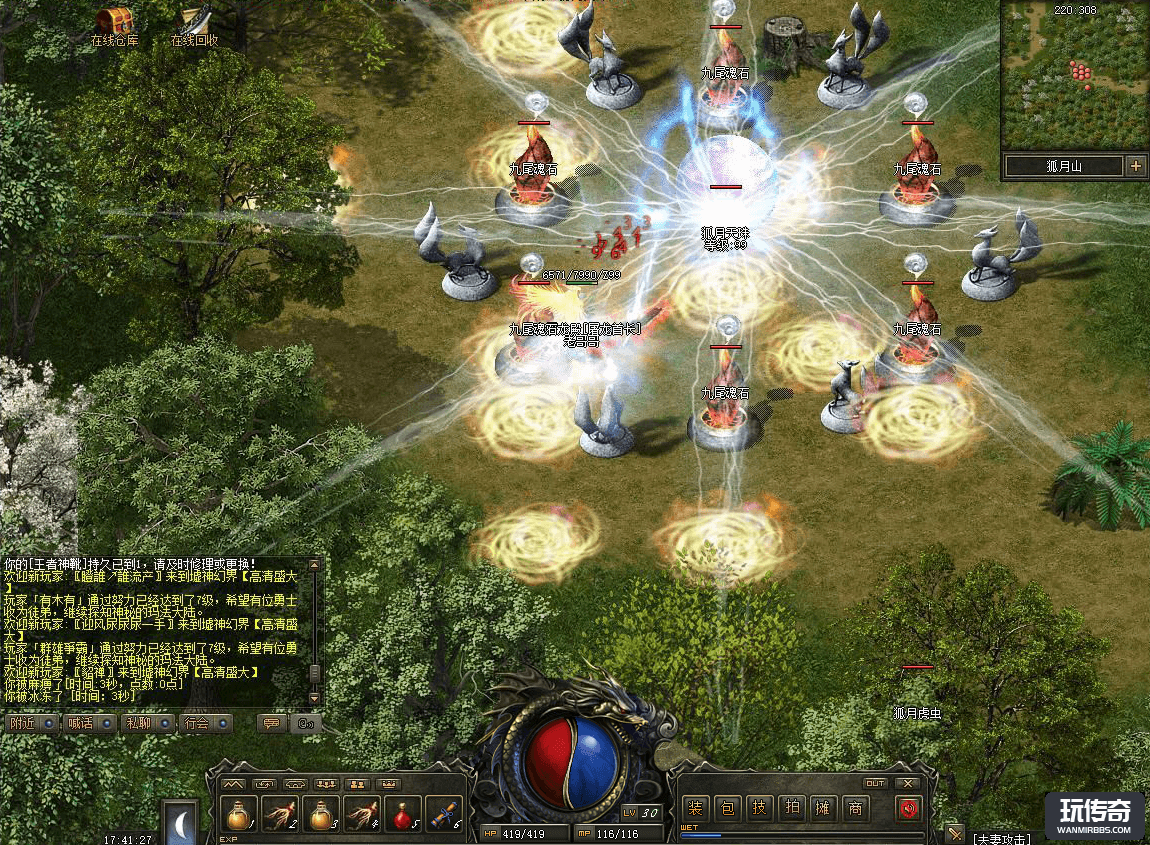Open the 商 shop panel
The width and height of the screenshot is (1150, 845).
pos(854,808)
